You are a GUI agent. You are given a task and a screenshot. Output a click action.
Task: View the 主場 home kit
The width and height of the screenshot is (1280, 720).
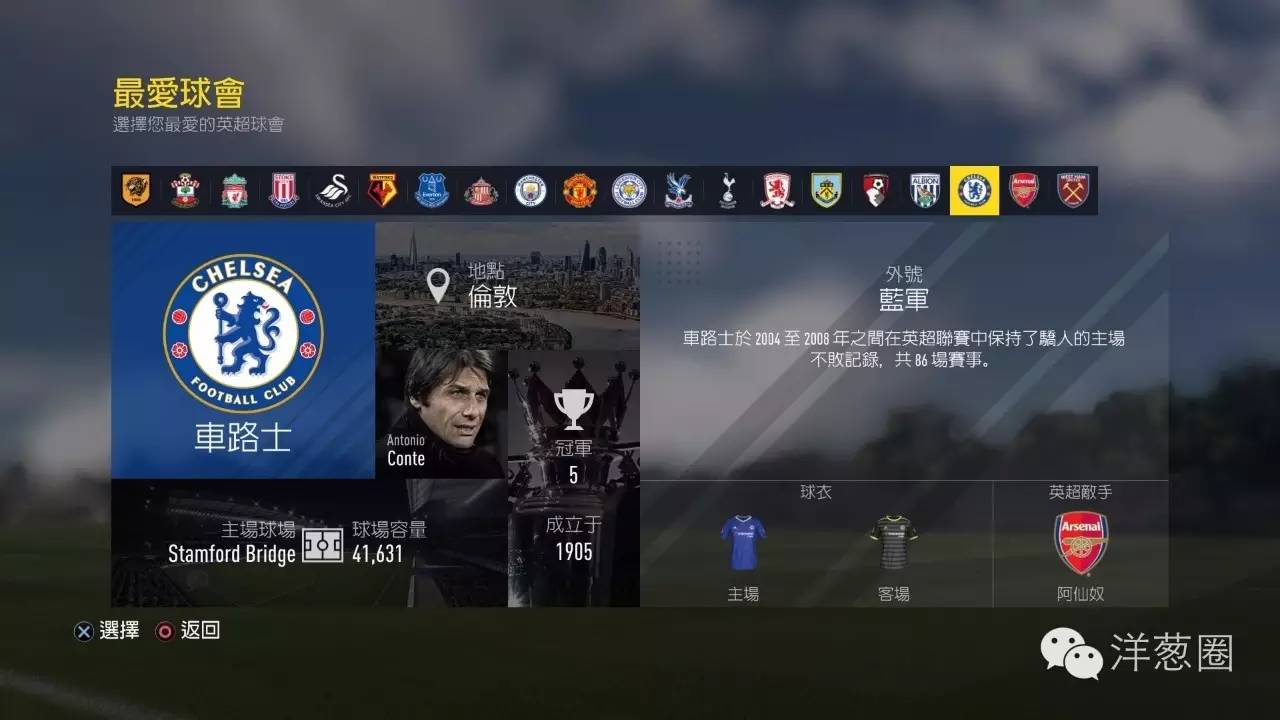pyautogui.click(x=741, y=541)
